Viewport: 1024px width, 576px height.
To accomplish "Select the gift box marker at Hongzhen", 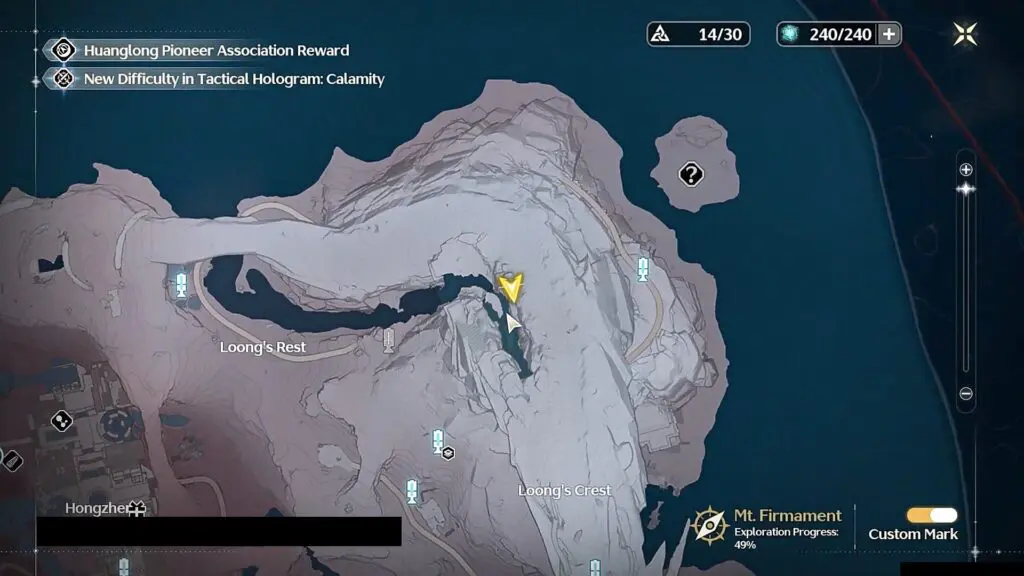I will pyautogui.click(x=136, y=509).
